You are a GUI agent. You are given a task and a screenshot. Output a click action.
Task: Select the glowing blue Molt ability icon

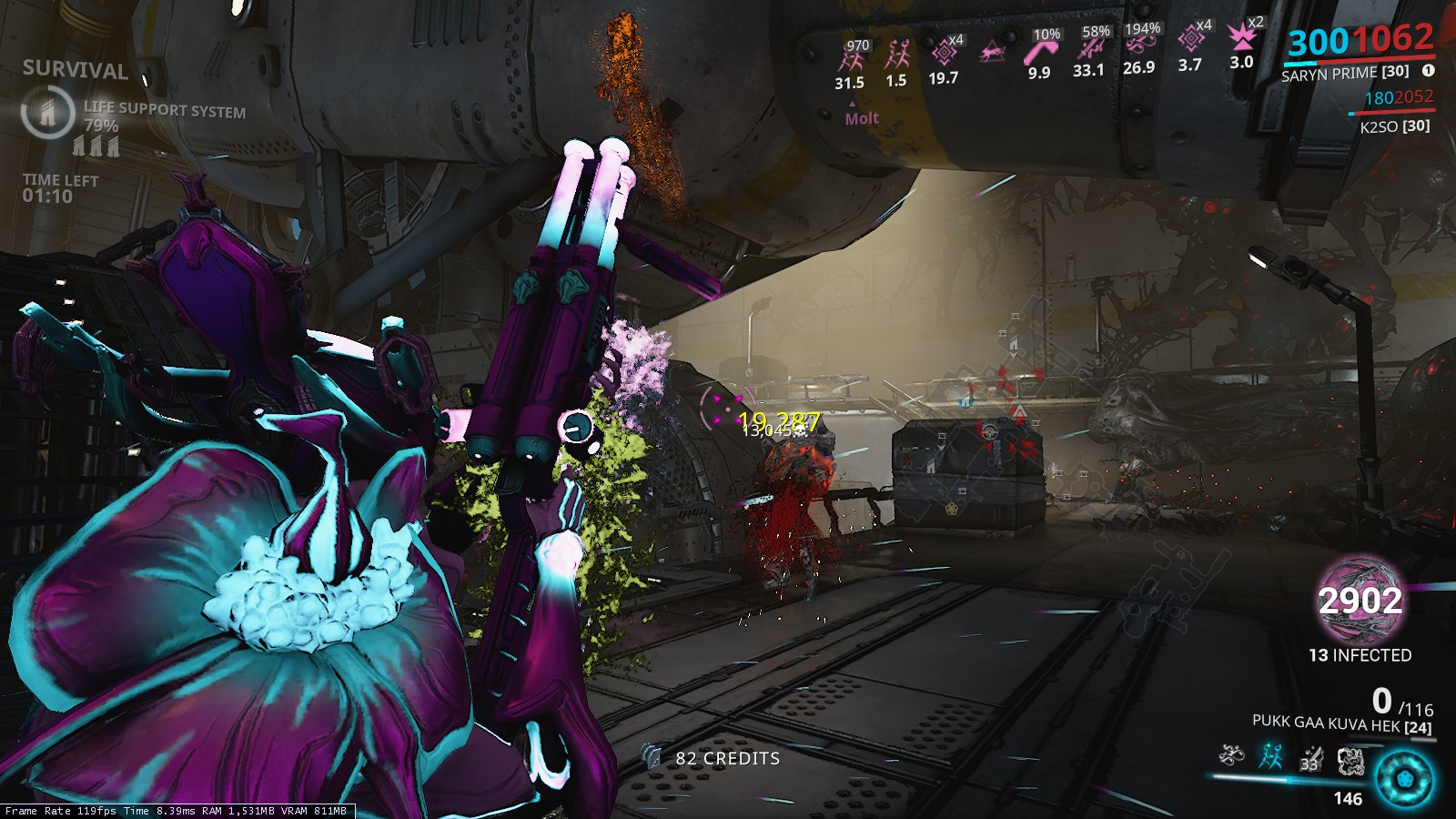[x=1270, y=755]
